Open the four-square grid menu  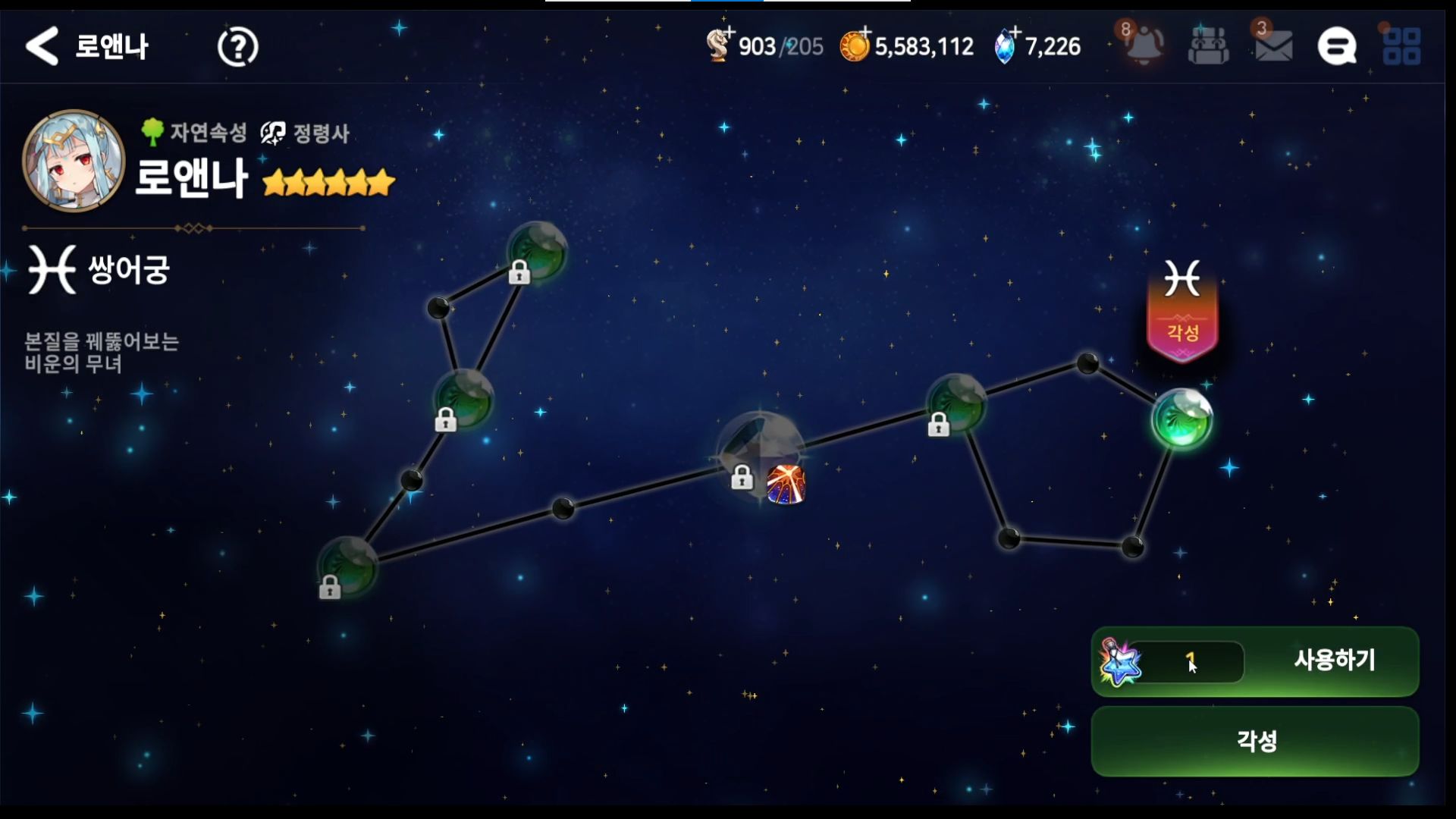pyautogui.click(x=1401, y=46)
